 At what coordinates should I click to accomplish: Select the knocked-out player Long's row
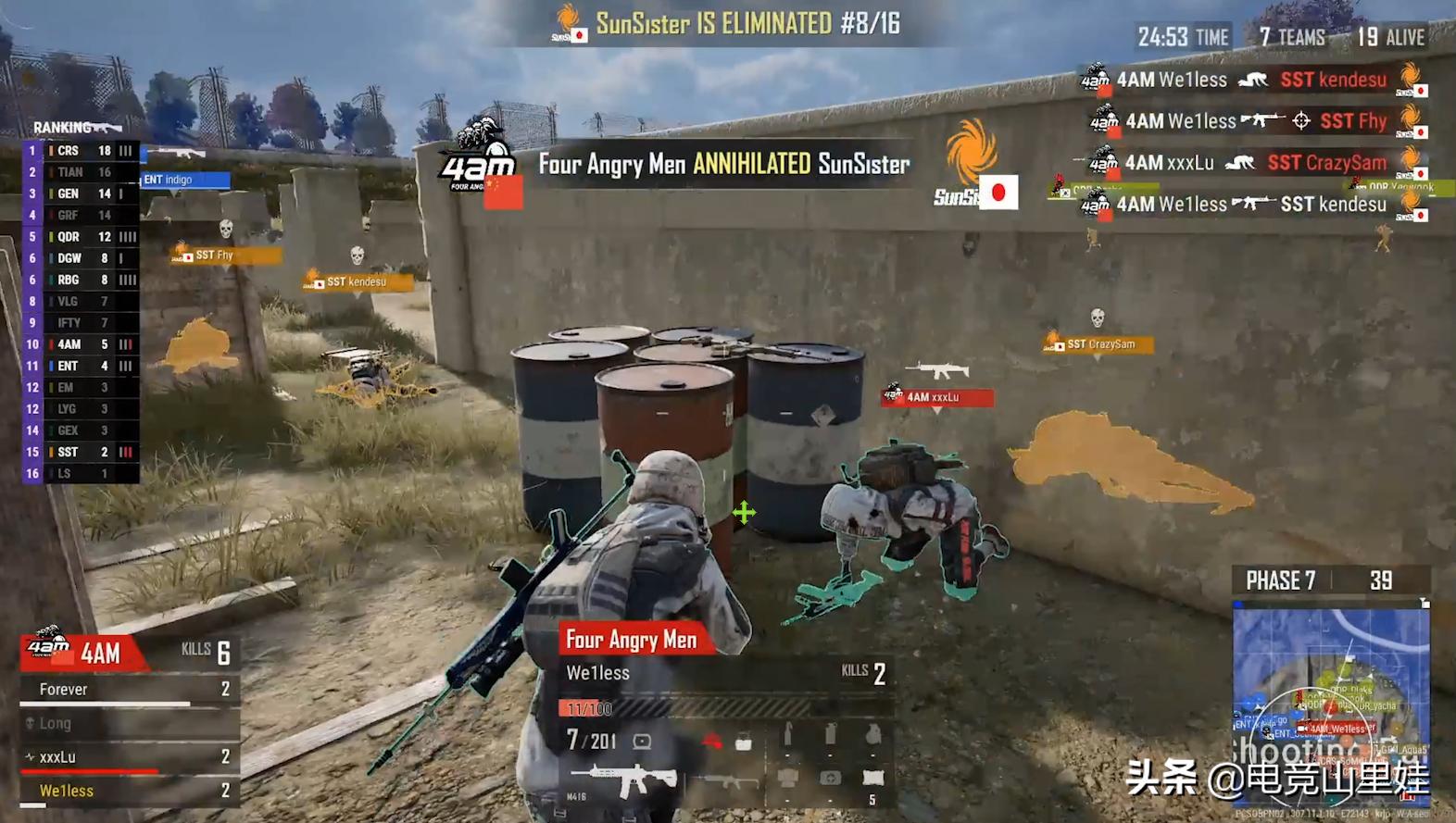[130, 723]
